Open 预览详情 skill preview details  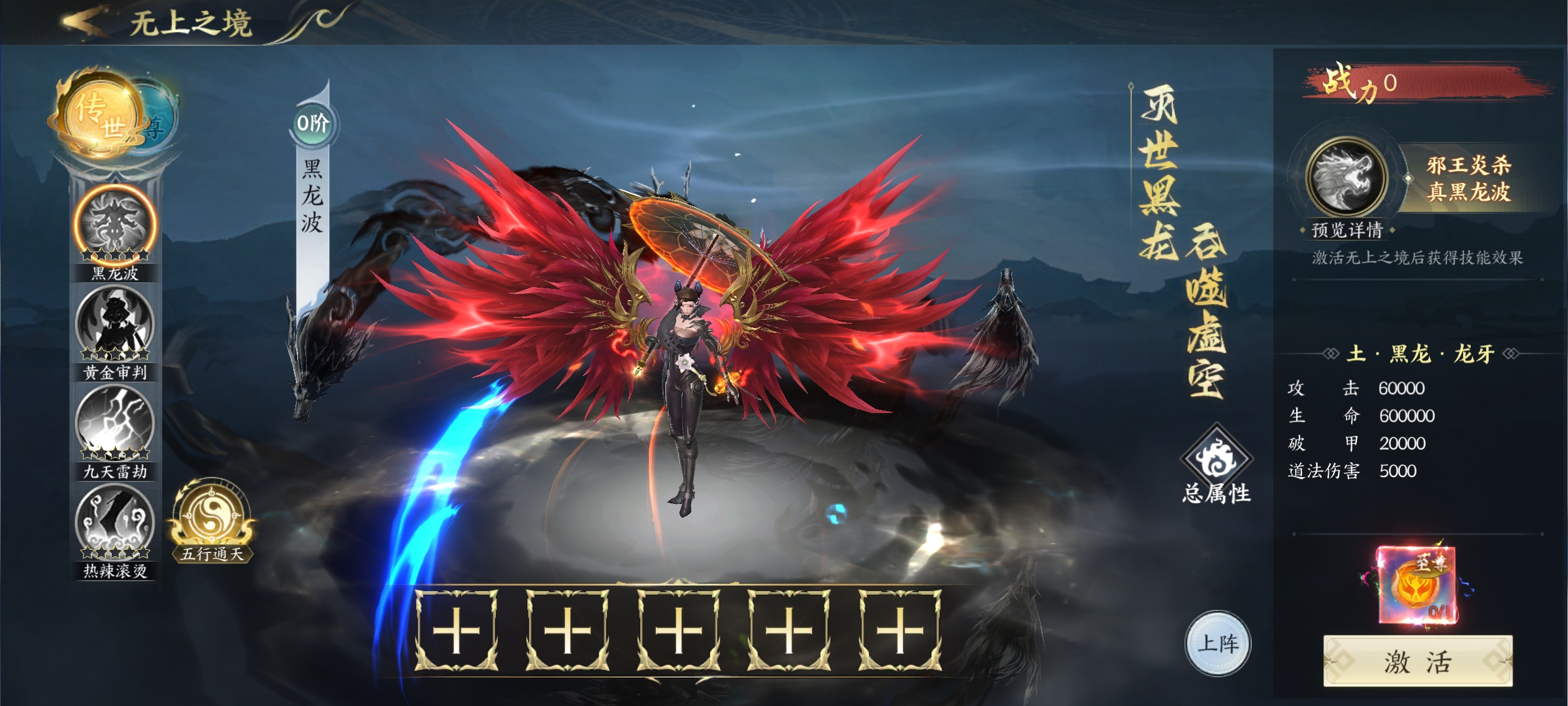tap(1347, 230)
